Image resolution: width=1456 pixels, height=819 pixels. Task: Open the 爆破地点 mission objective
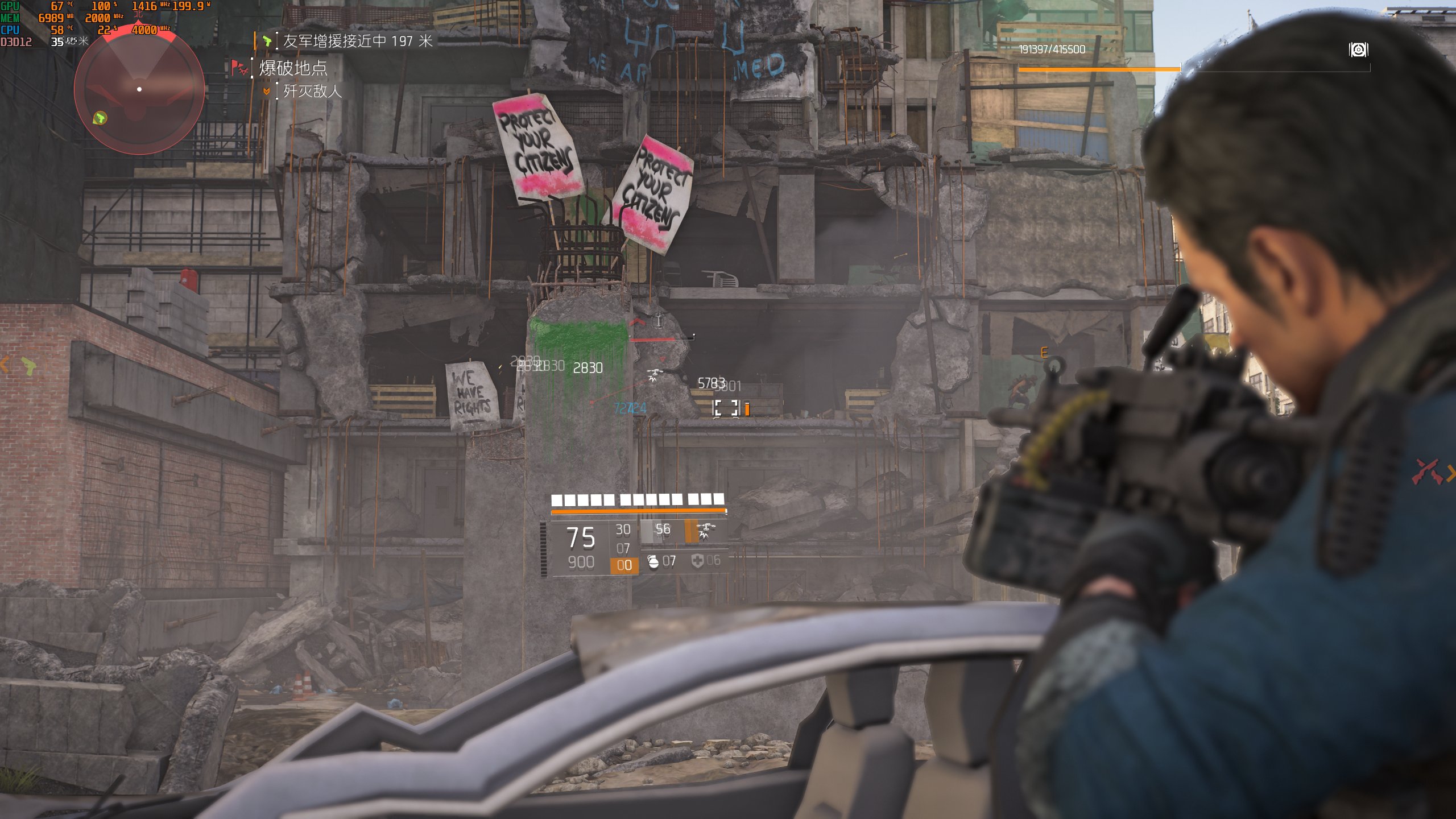[x=293, y=69]
